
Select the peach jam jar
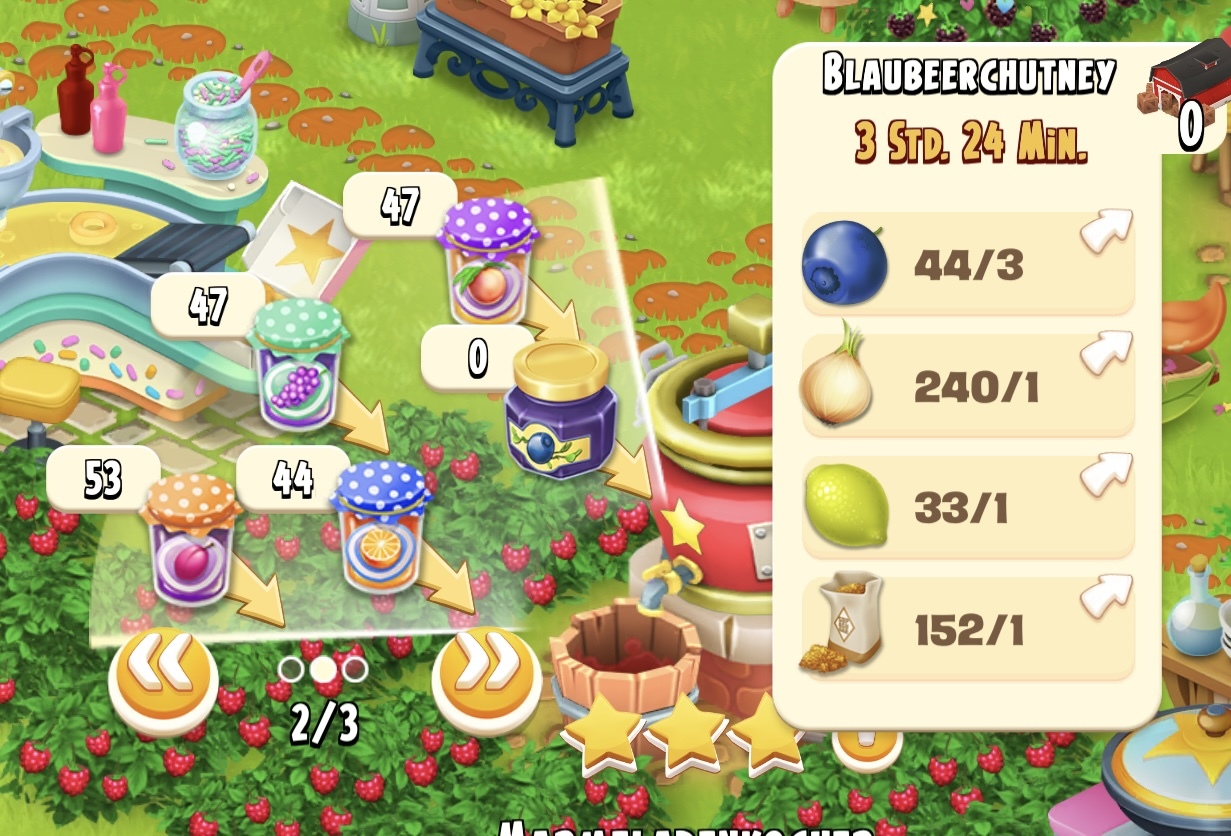click(486, 262)
